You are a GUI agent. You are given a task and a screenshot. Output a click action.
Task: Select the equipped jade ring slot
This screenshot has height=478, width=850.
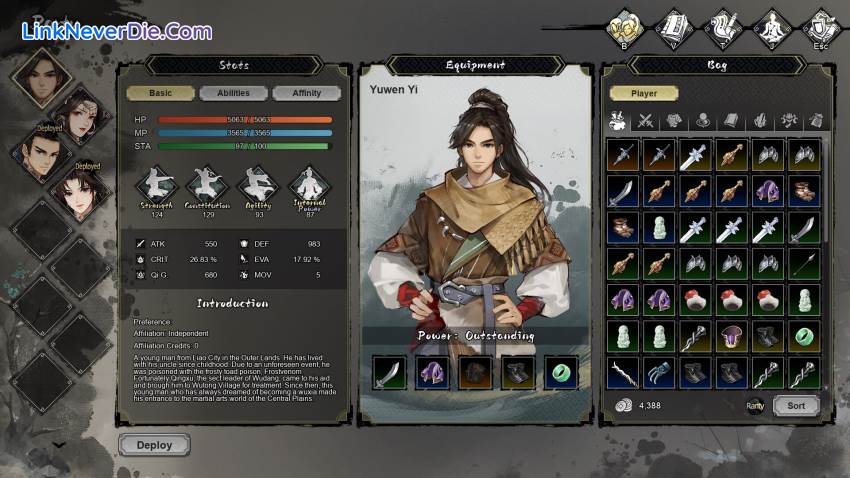point(561,373)
